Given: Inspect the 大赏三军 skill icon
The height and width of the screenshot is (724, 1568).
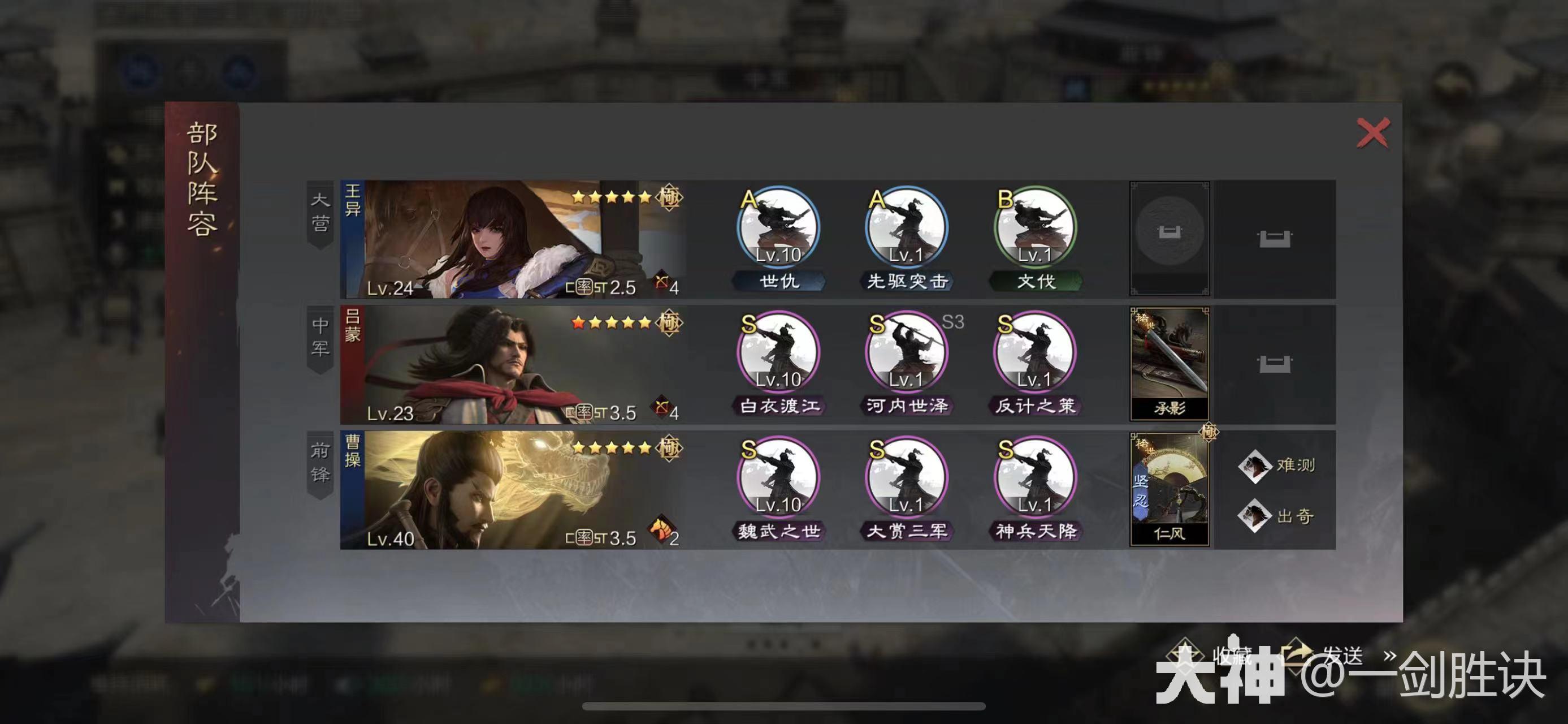Looking at the screenshot, I should pyautogui.click(x=906, y=479).
